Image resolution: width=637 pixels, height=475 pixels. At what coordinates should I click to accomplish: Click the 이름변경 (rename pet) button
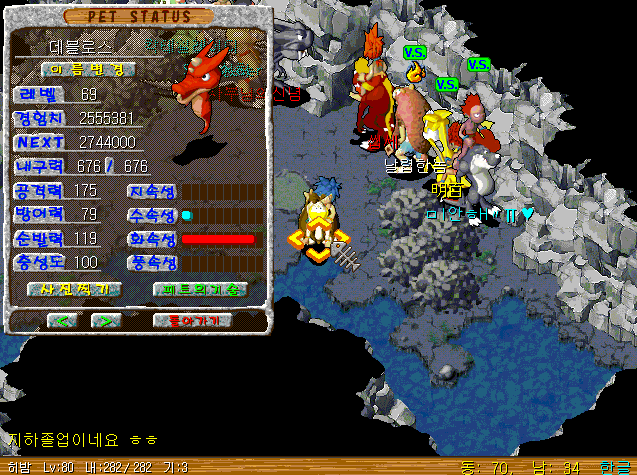point(88,69)
